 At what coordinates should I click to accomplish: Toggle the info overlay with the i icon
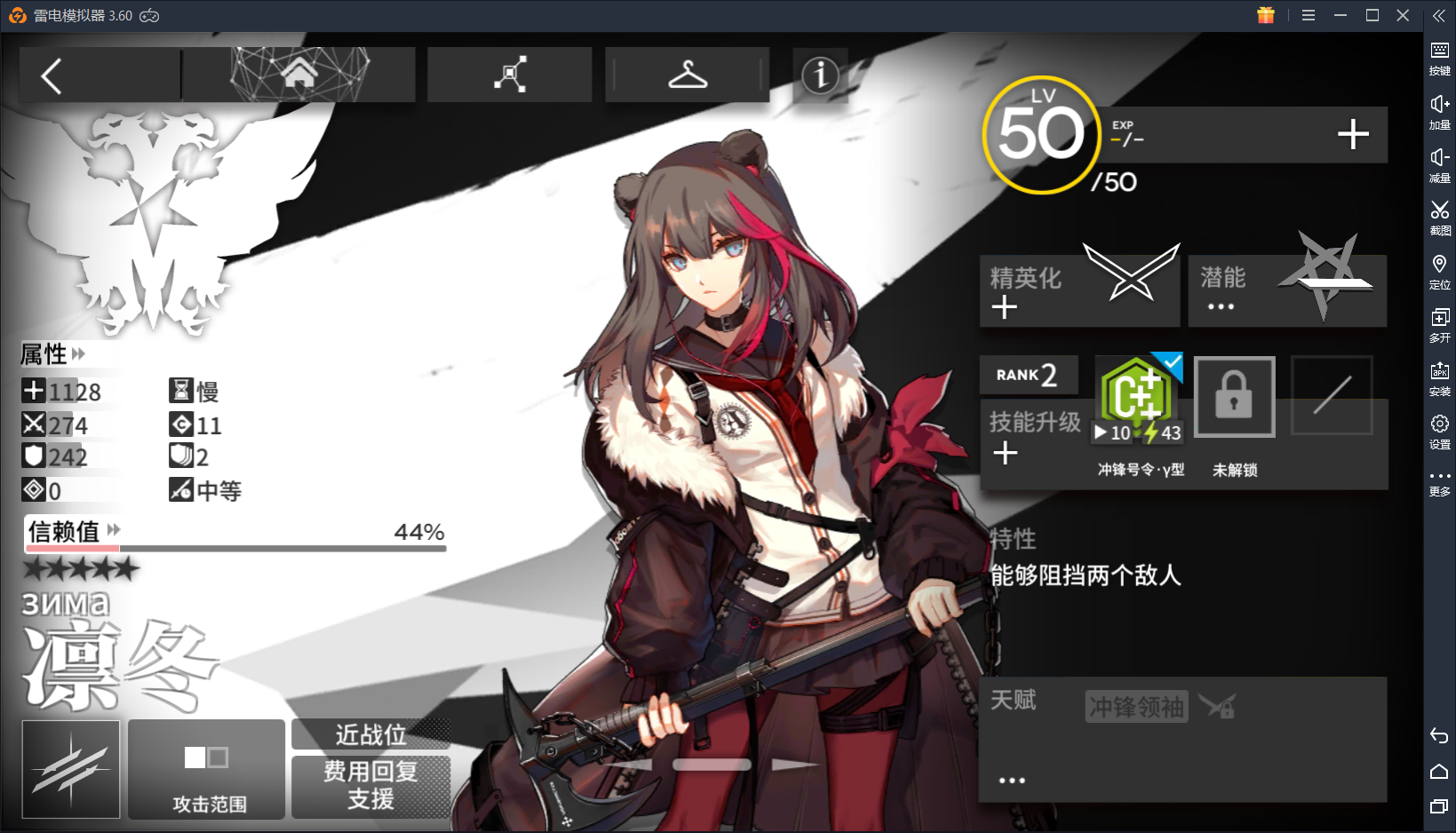point(820,76)
